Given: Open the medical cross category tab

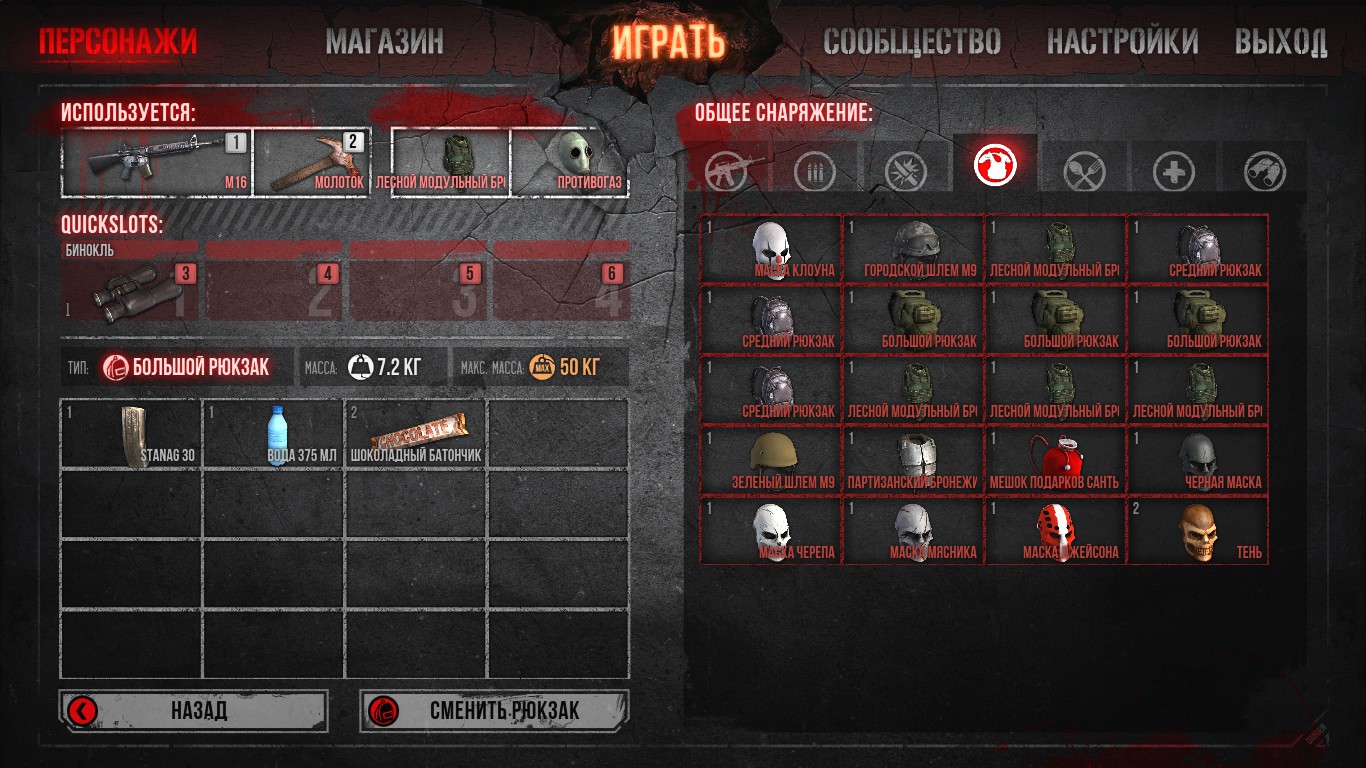Looking at the screenshot, I should 1173,172.
